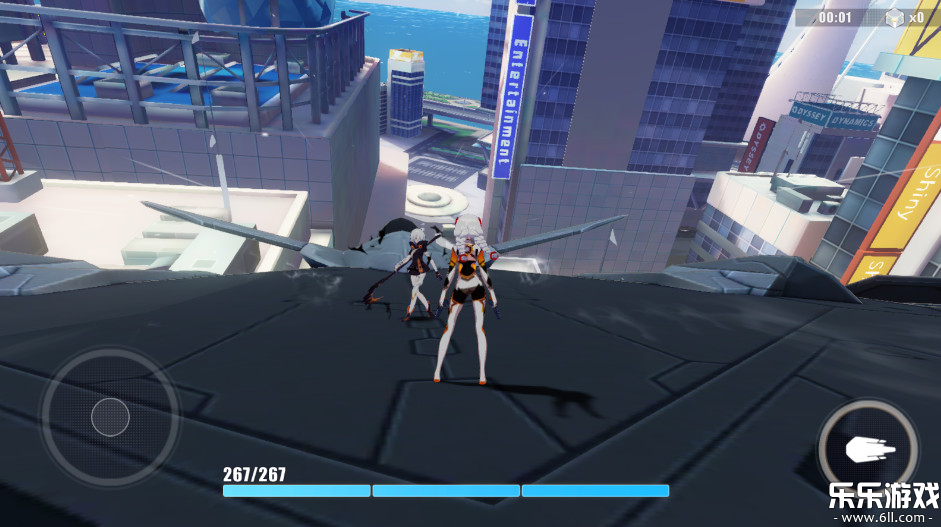Viewport: 941px width, 527px height.
Task: Click the virtual movement joystick knob
Action: (110, 416)
